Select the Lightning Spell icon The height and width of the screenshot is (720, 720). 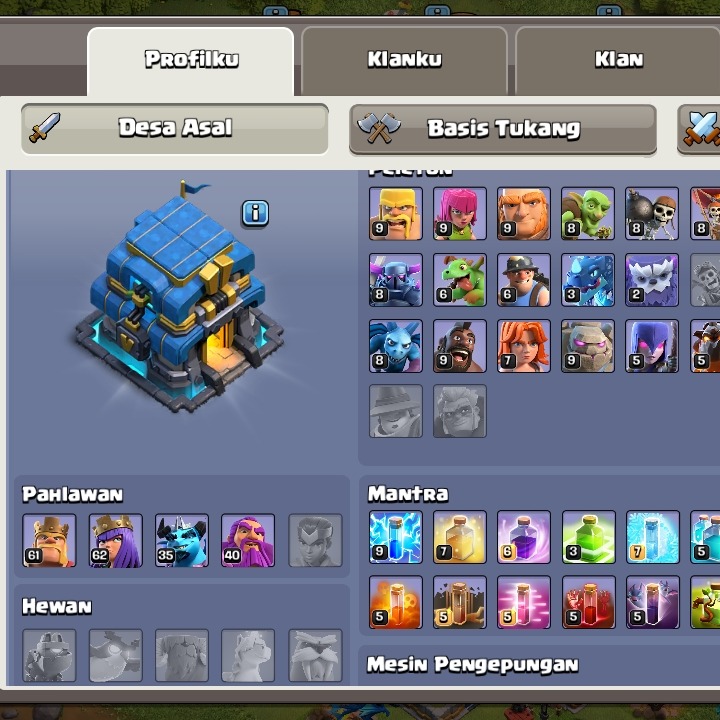[396, 537]
